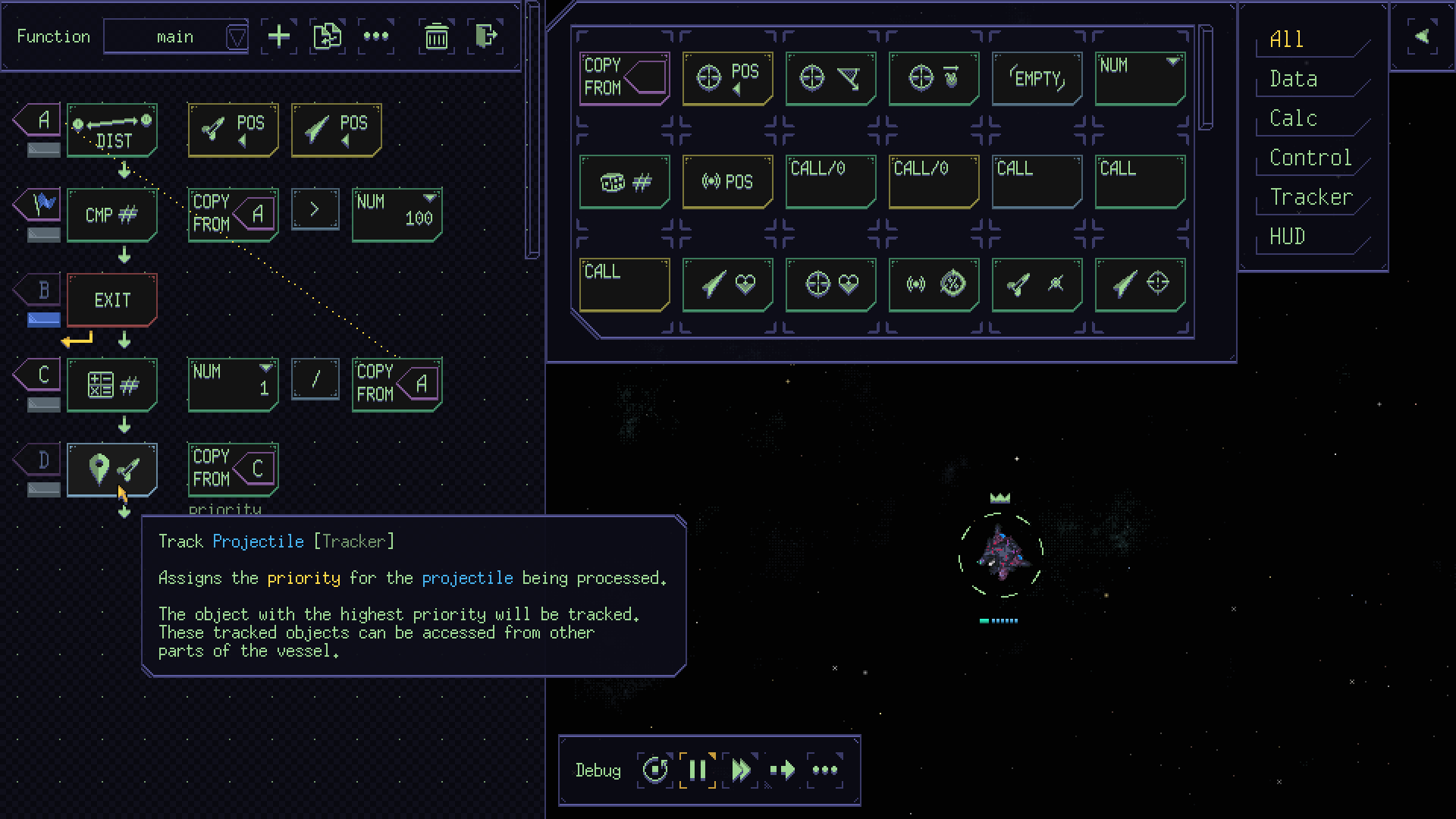Exit the editor via the door icon
Viewport: 1456px width, 819px height.
pos(485,36)
